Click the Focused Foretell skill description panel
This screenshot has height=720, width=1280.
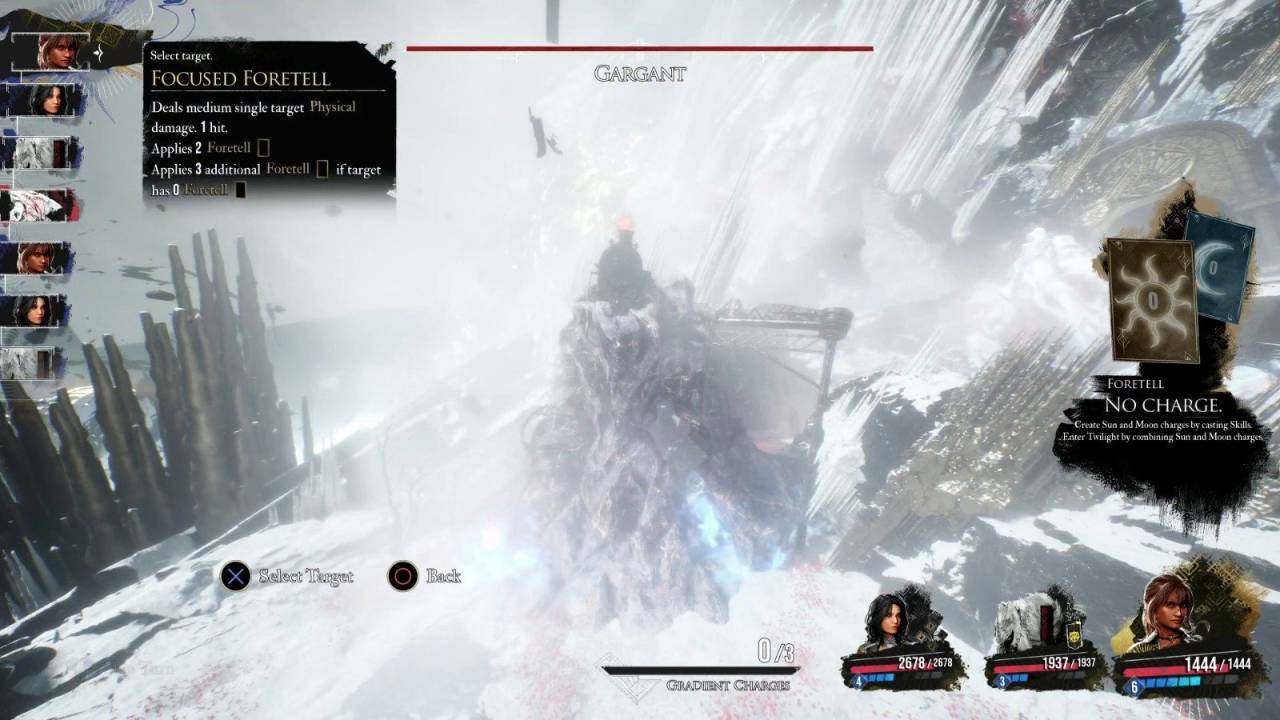(268, 122)
